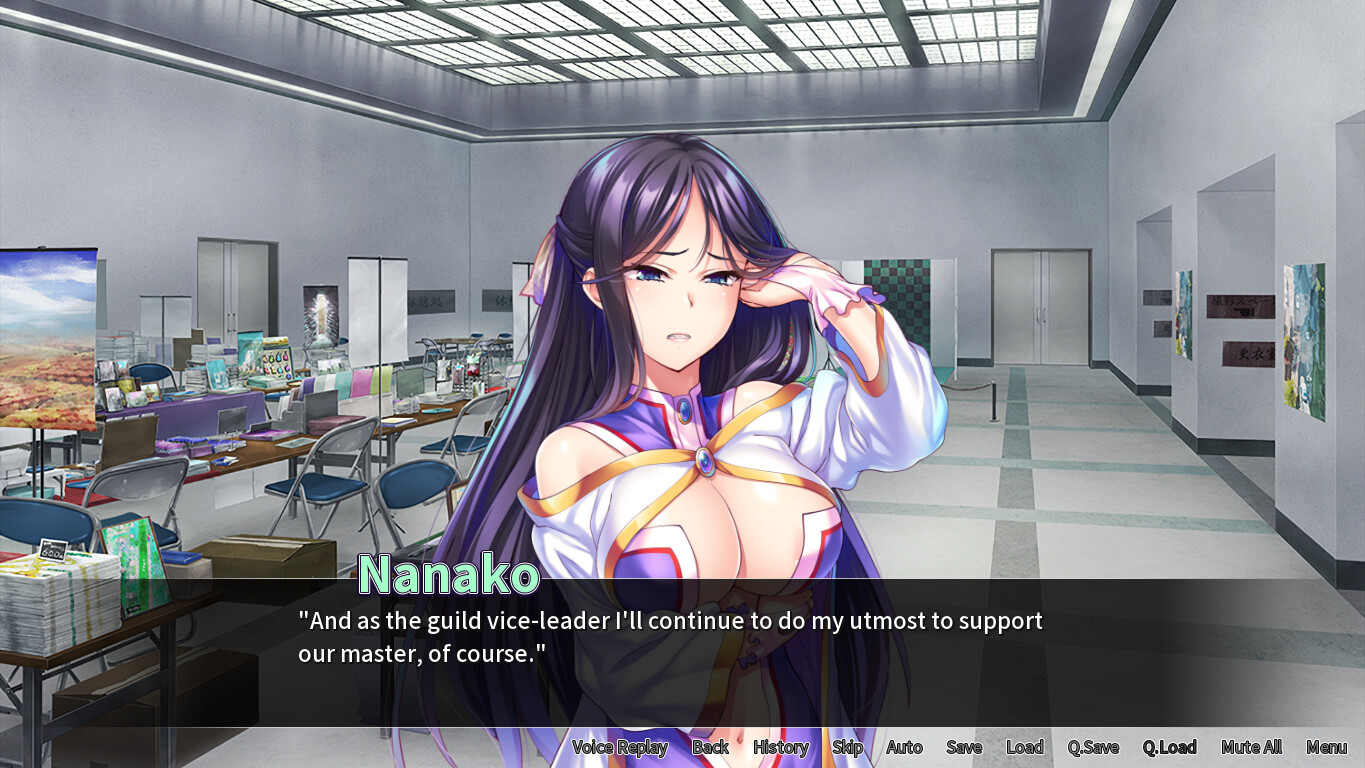Go Back to the previous line
Viewport: 1365px width, 768px height.
click(710, 747)
